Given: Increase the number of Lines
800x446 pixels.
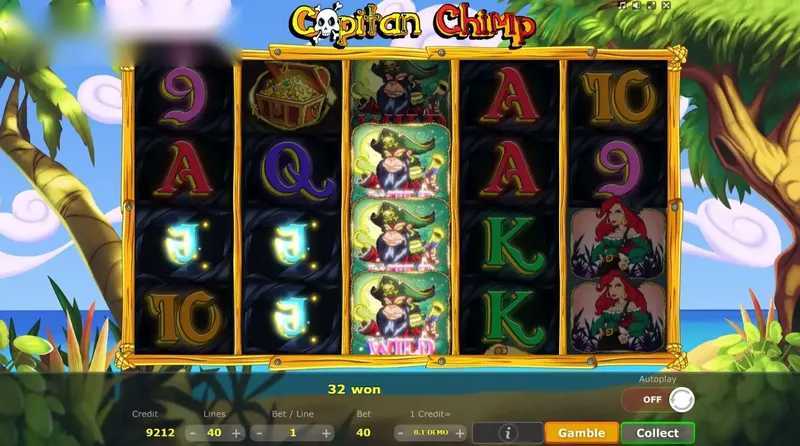Looking at the screenshot, I should click(x=236, y=433).
